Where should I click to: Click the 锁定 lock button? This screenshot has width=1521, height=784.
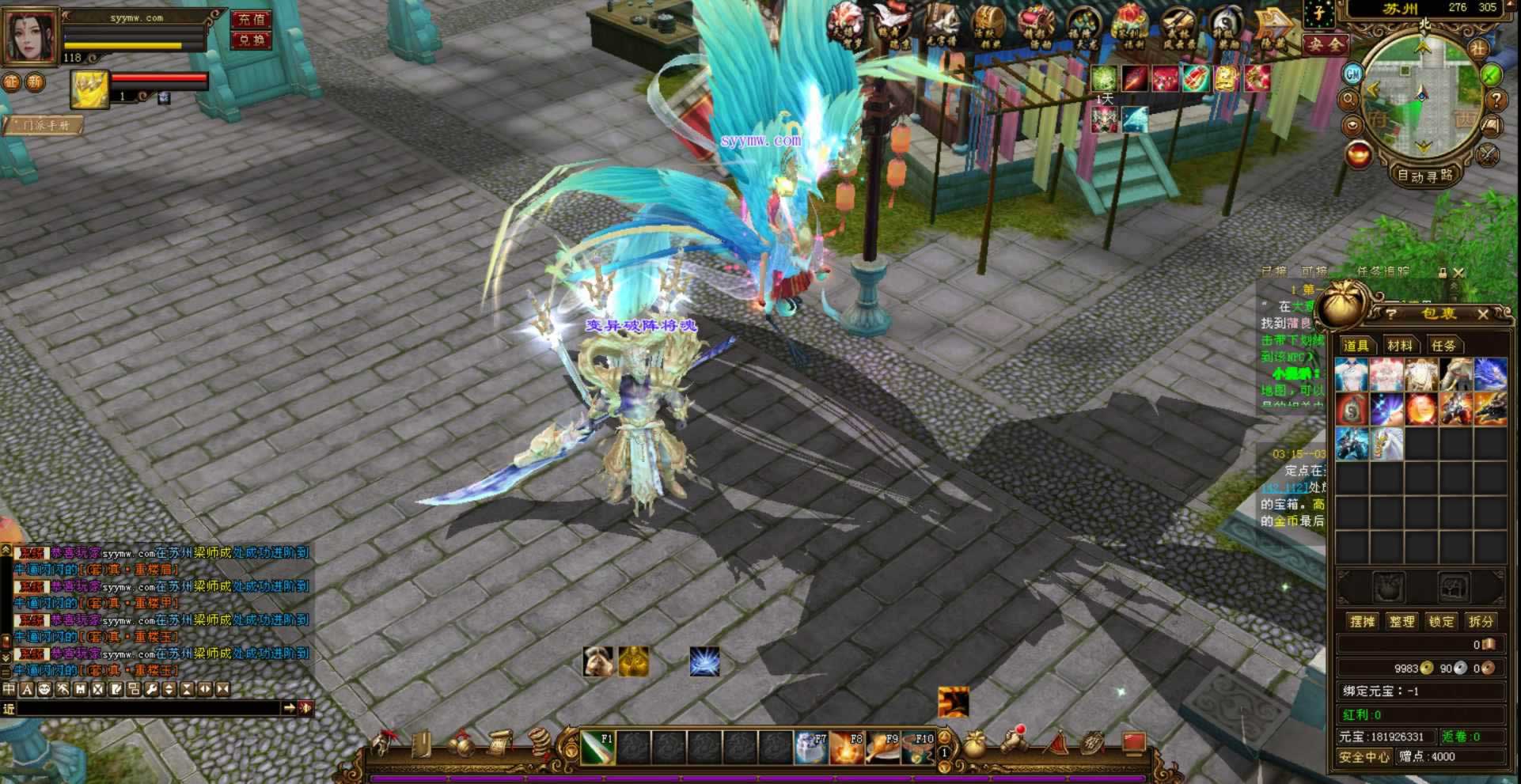click(1441, 622)
